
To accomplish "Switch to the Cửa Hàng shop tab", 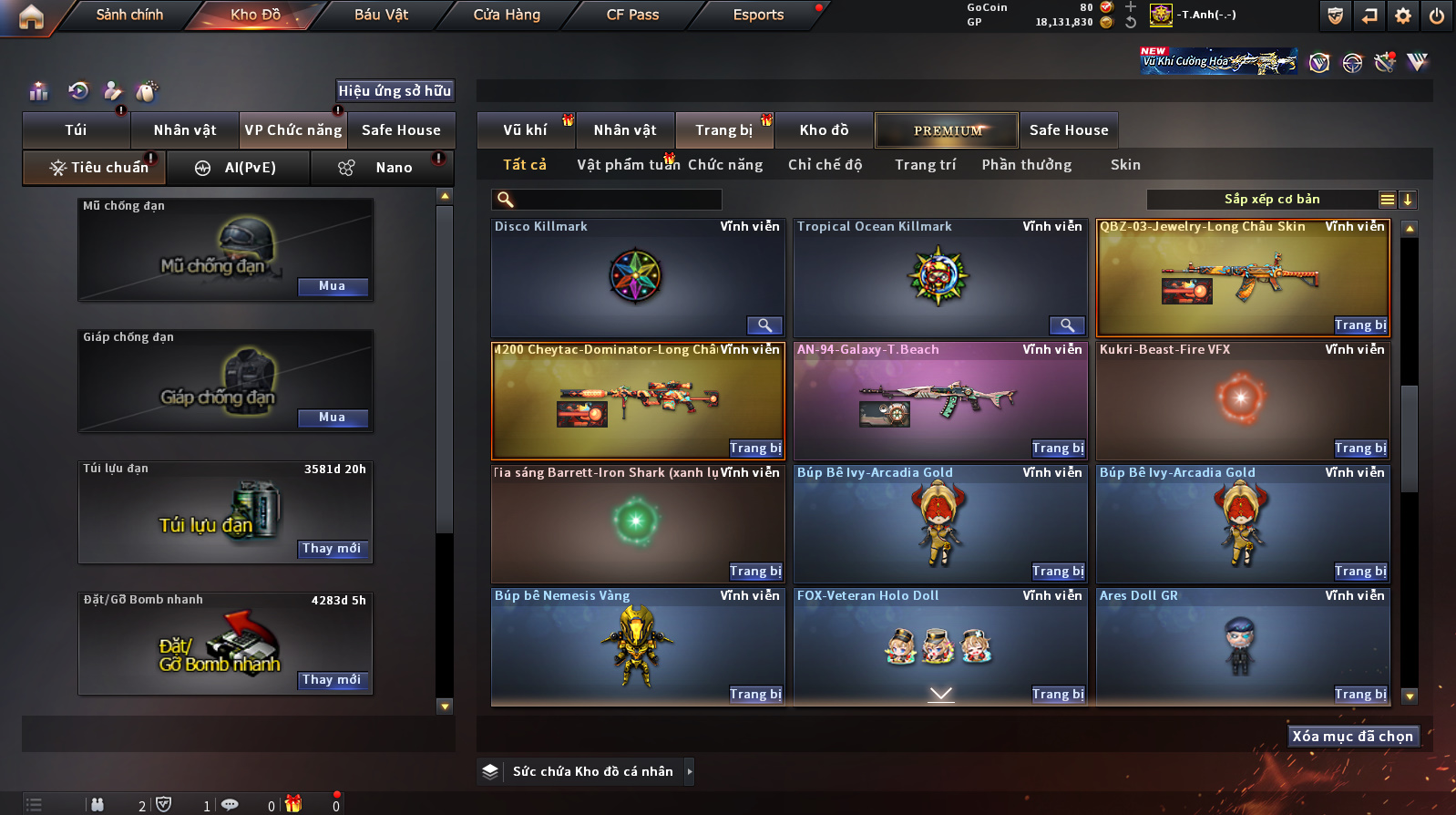I will 507,15.
